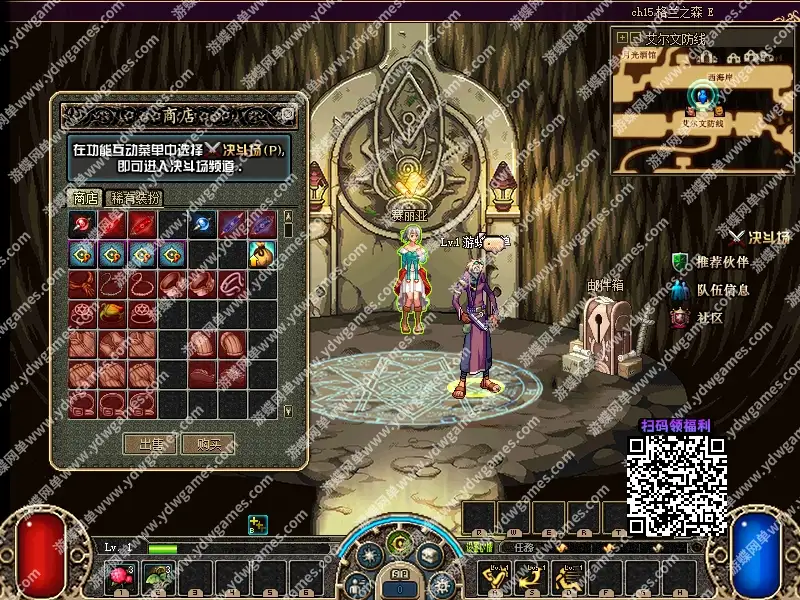The image size is (800, 600).
Task: Switch to the 稀有装扮 tab
Action: pyautogui.click(x=134, y=197)
